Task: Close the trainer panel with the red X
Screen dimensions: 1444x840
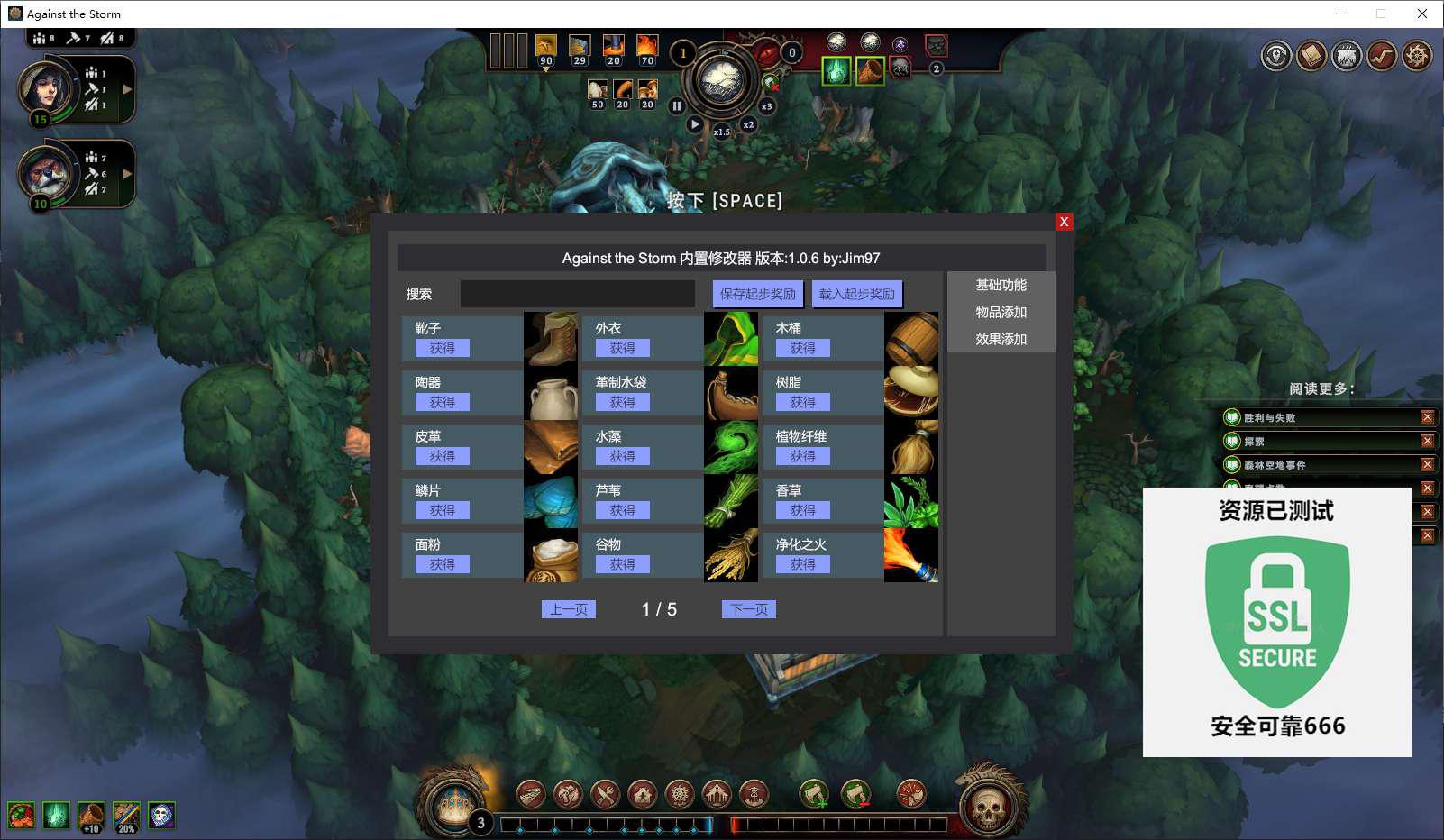Action: (1064, 222)
